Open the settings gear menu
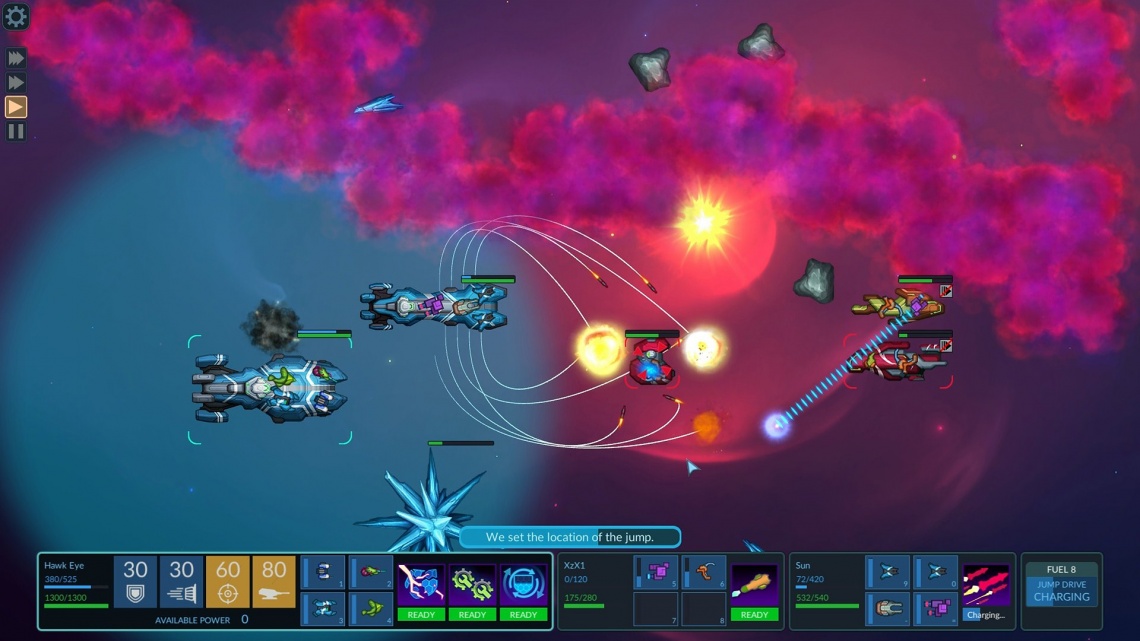Image resolution: width=1140 pixels, height=641 pixels. pos(16,16)
